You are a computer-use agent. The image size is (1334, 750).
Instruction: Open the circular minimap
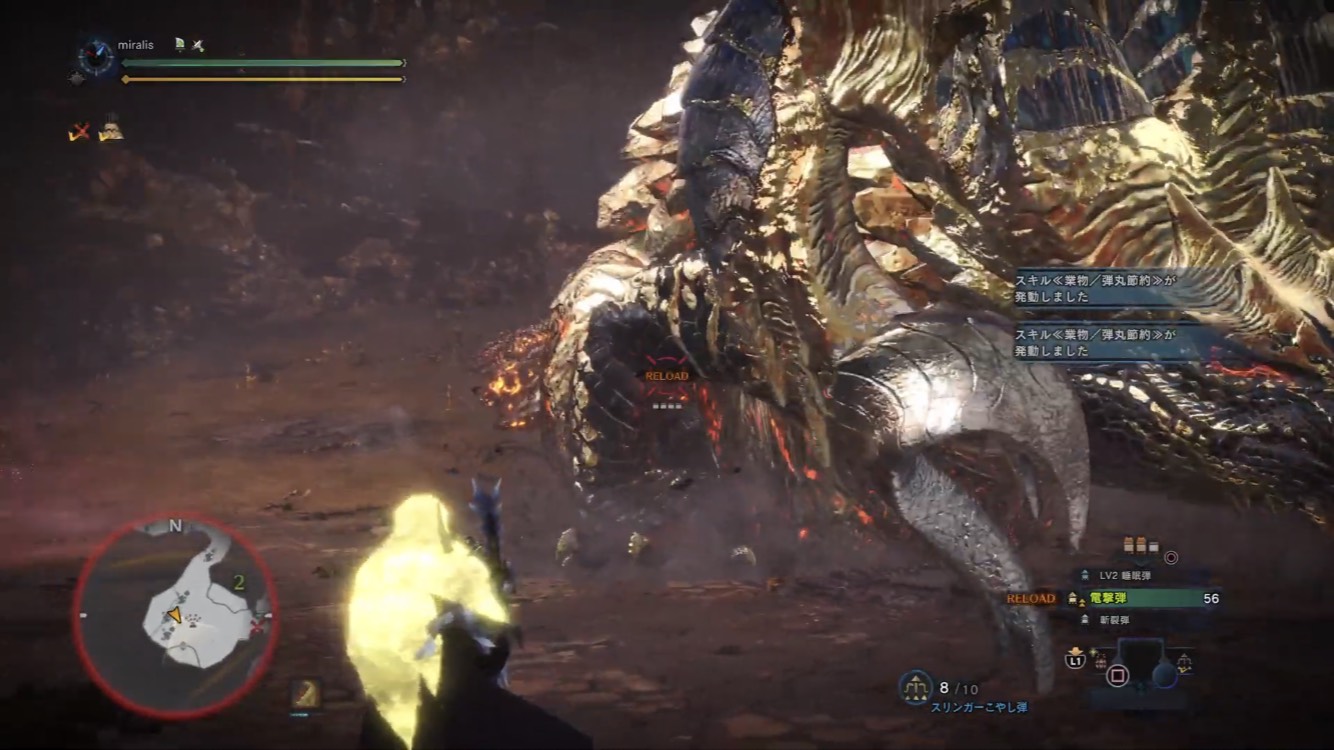pos(175,616)
